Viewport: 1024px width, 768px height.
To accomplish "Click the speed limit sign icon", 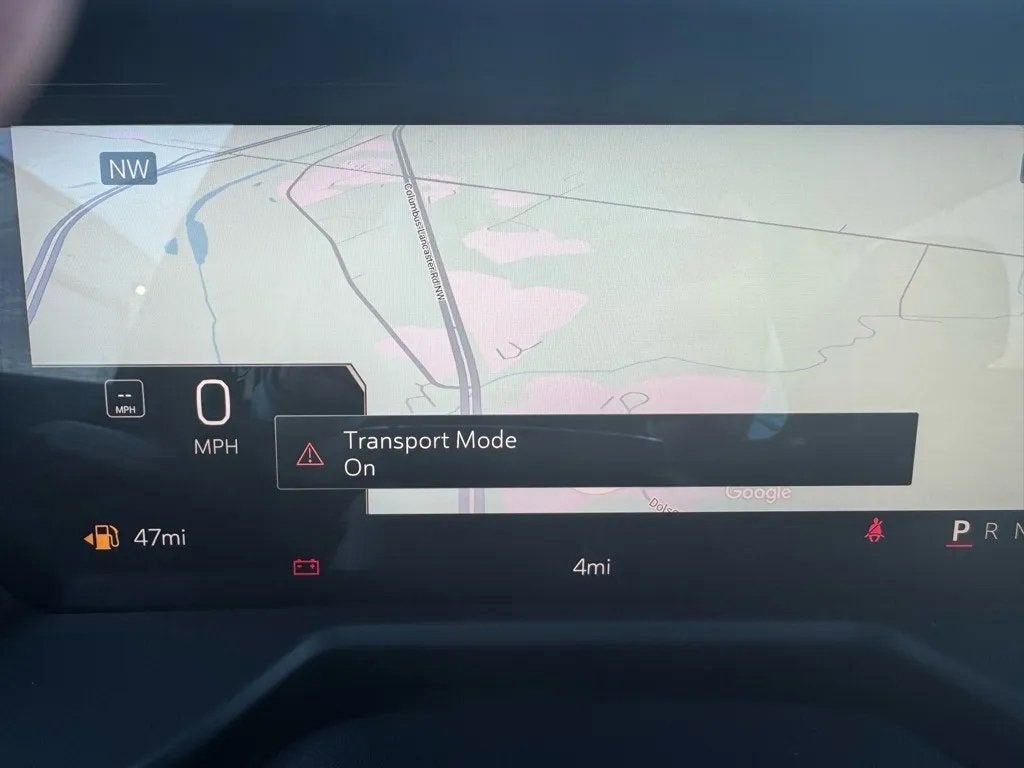I will point(126,399).
